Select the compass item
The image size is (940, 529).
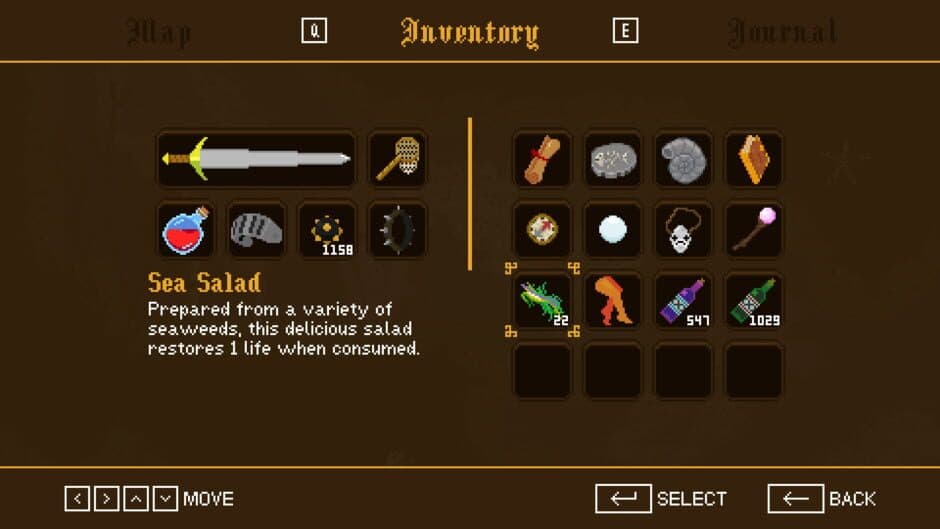tap(542, 230)
